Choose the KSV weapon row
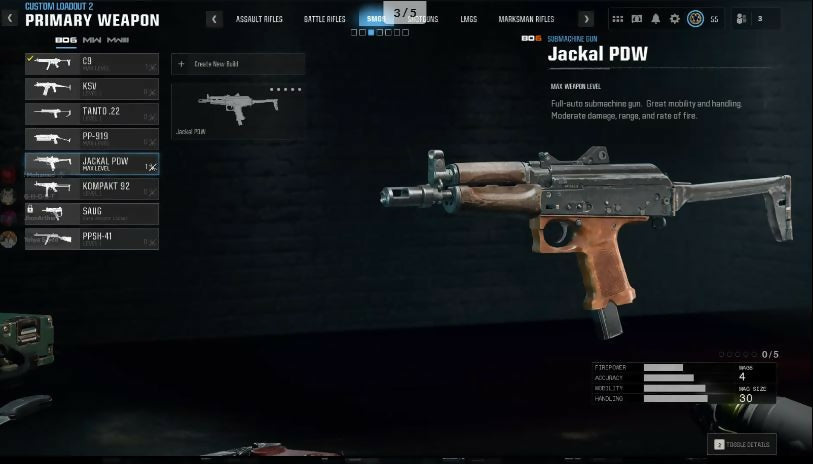813x464 pixels. 91,89
